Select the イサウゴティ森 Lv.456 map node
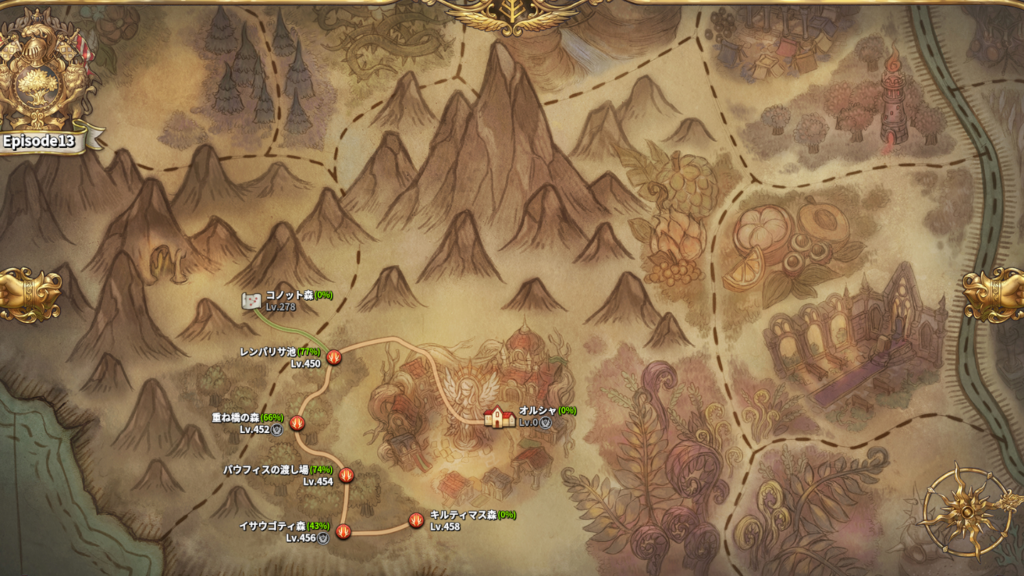 tap(344, 531)
